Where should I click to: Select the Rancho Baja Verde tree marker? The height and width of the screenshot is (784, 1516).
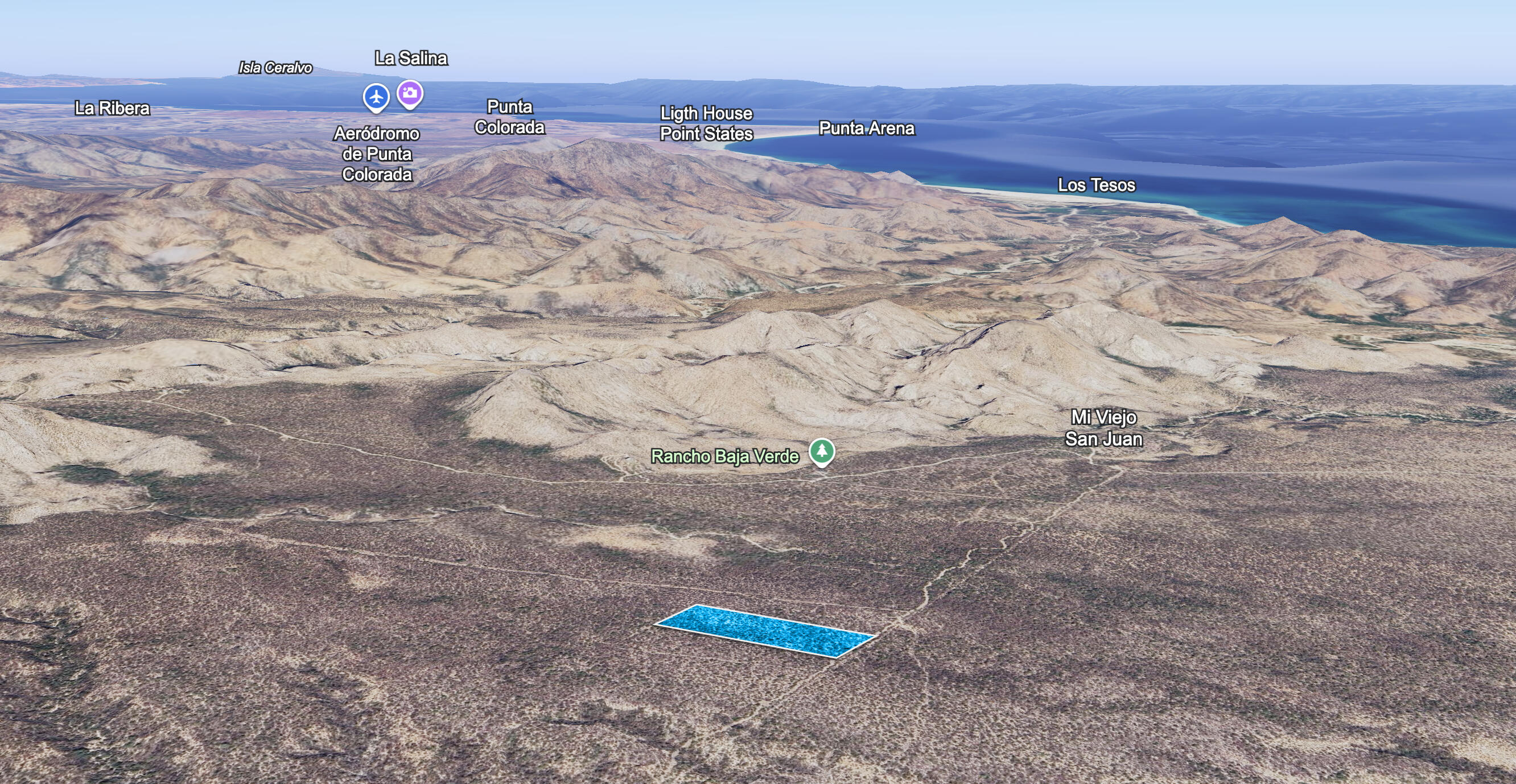pyautogui.click(x=822, y=451)
